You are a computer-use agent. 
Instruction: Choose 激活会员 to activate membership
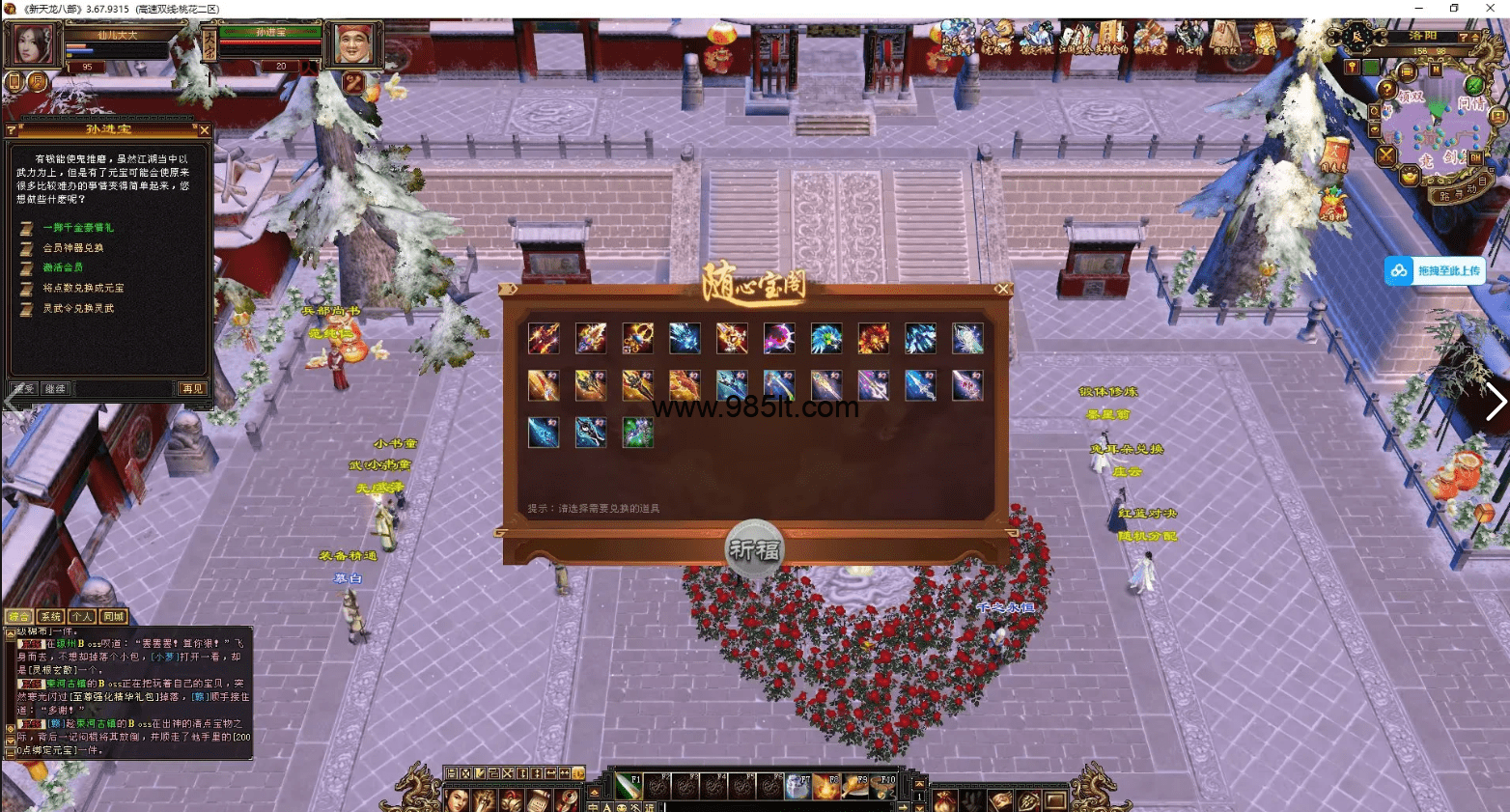click(63, 267)
